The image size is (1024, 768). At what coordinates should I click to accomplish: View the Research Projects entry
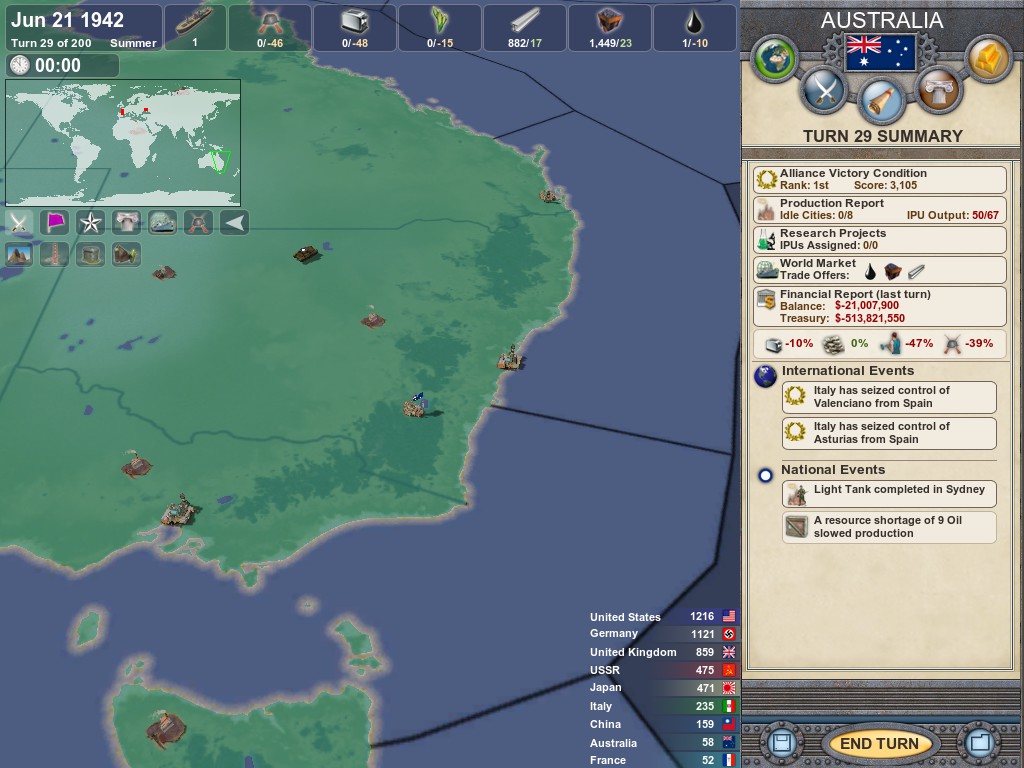(879, 239)
